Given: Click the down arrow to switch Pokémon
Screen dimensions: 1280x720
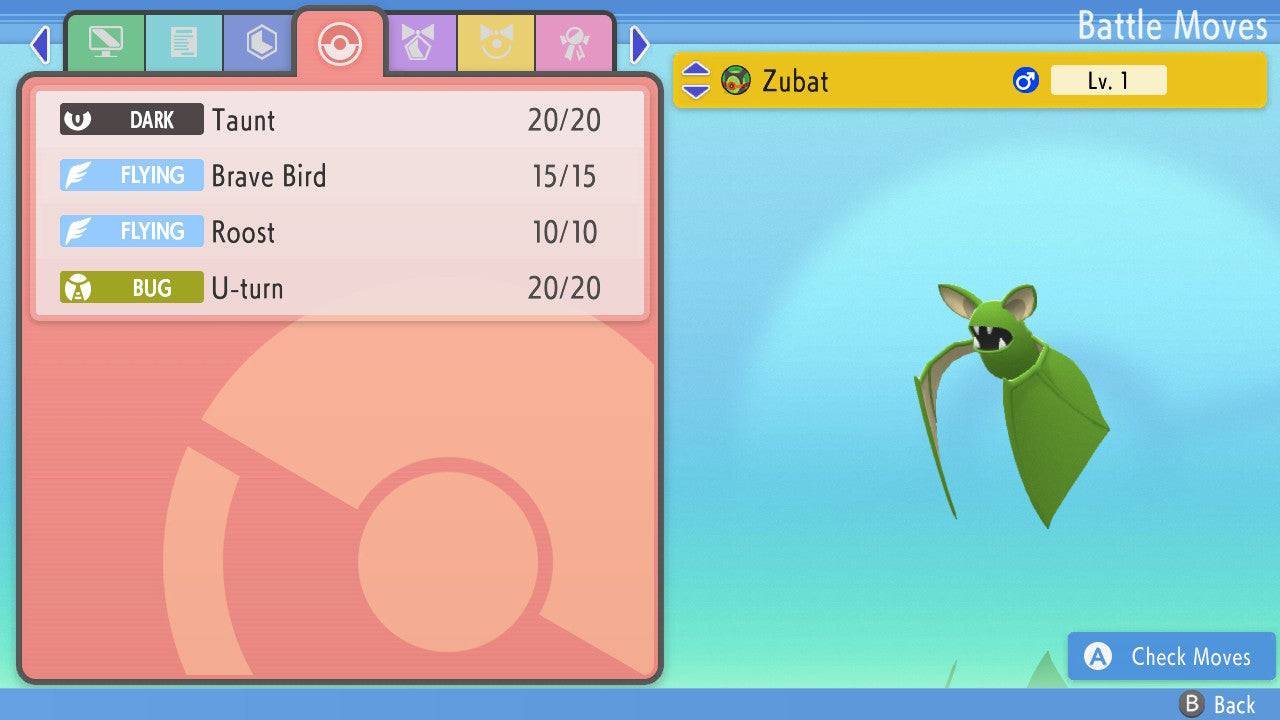Looking at the screenshot, I should [696, 89].
